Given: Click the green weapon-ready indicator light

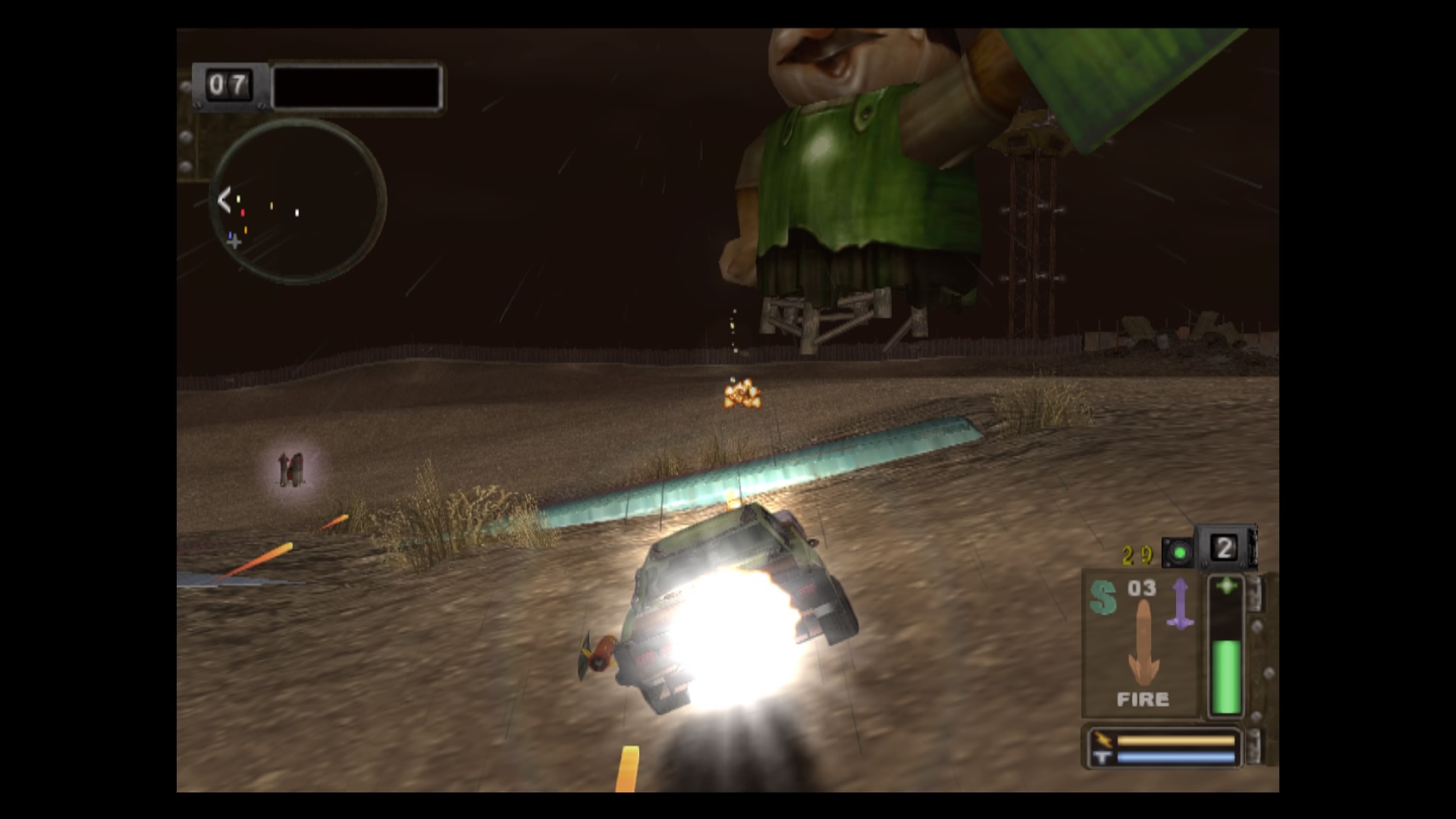Looking at the screenshot, I should (x=1180, y=553).
